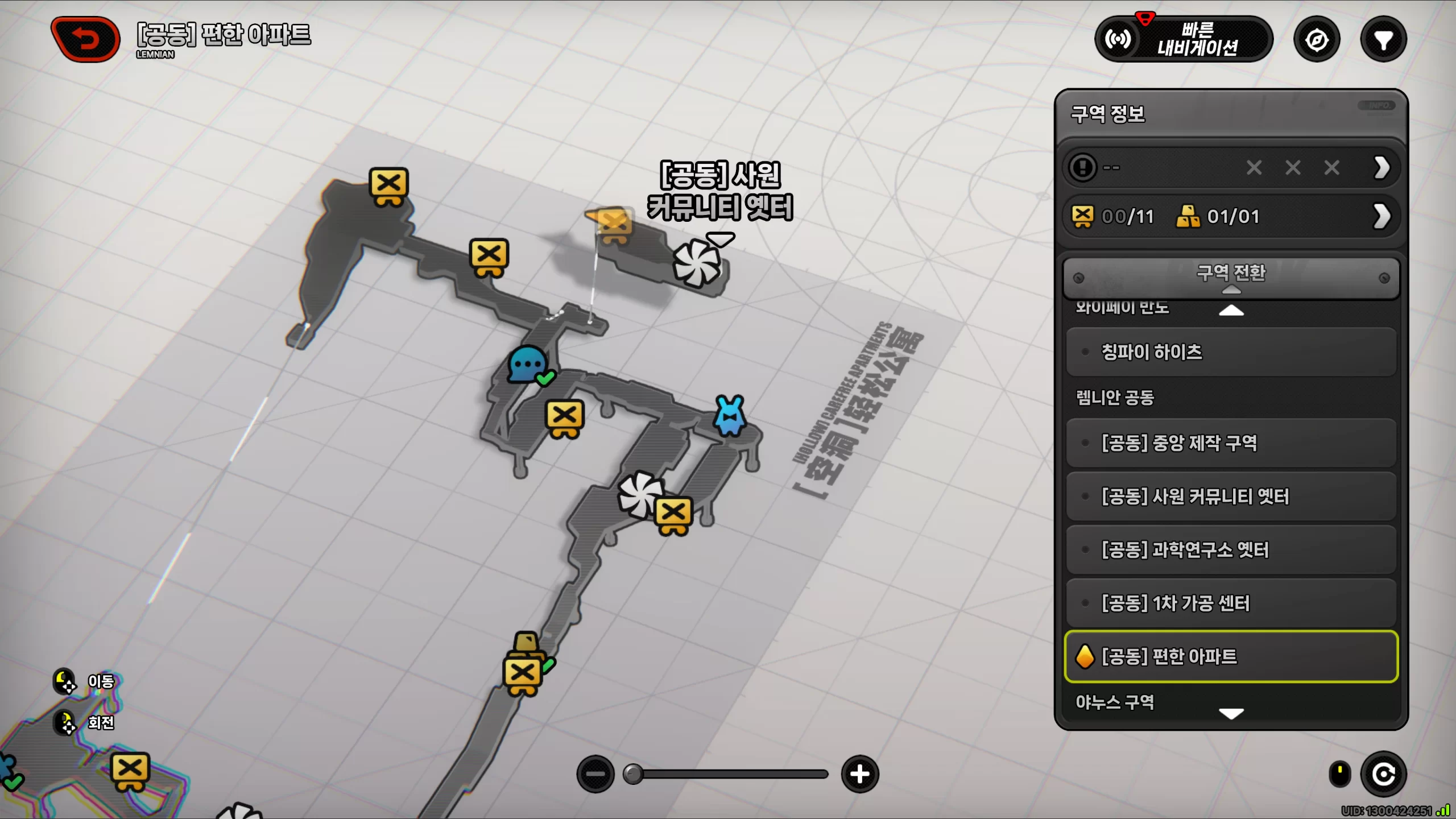Select [공동] 과학연구소 엣터 area
The height and width of the screenshot is (819, 1456).
(1231, 550)
